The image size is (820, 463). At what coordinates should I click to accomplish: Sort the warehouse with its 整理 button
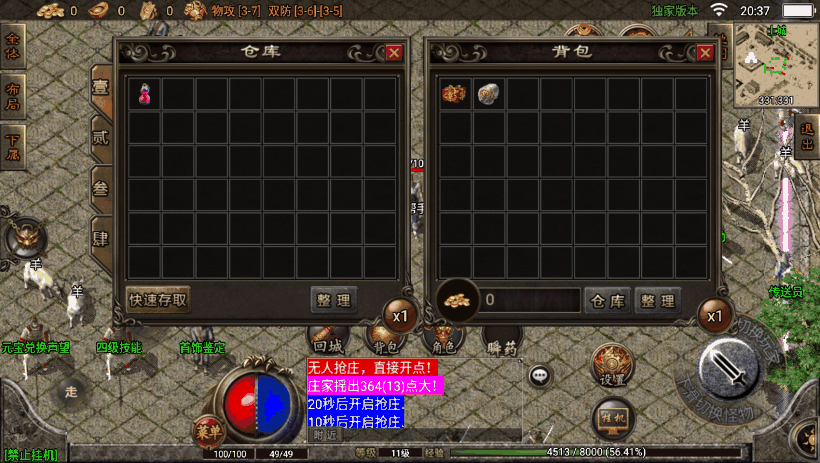pos(333,299)
